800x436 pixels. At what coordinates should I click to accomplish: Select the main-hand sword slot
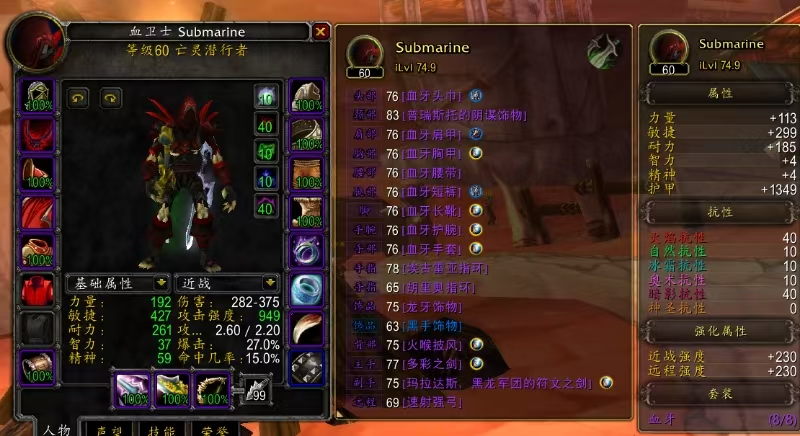(x=134, y=390)
